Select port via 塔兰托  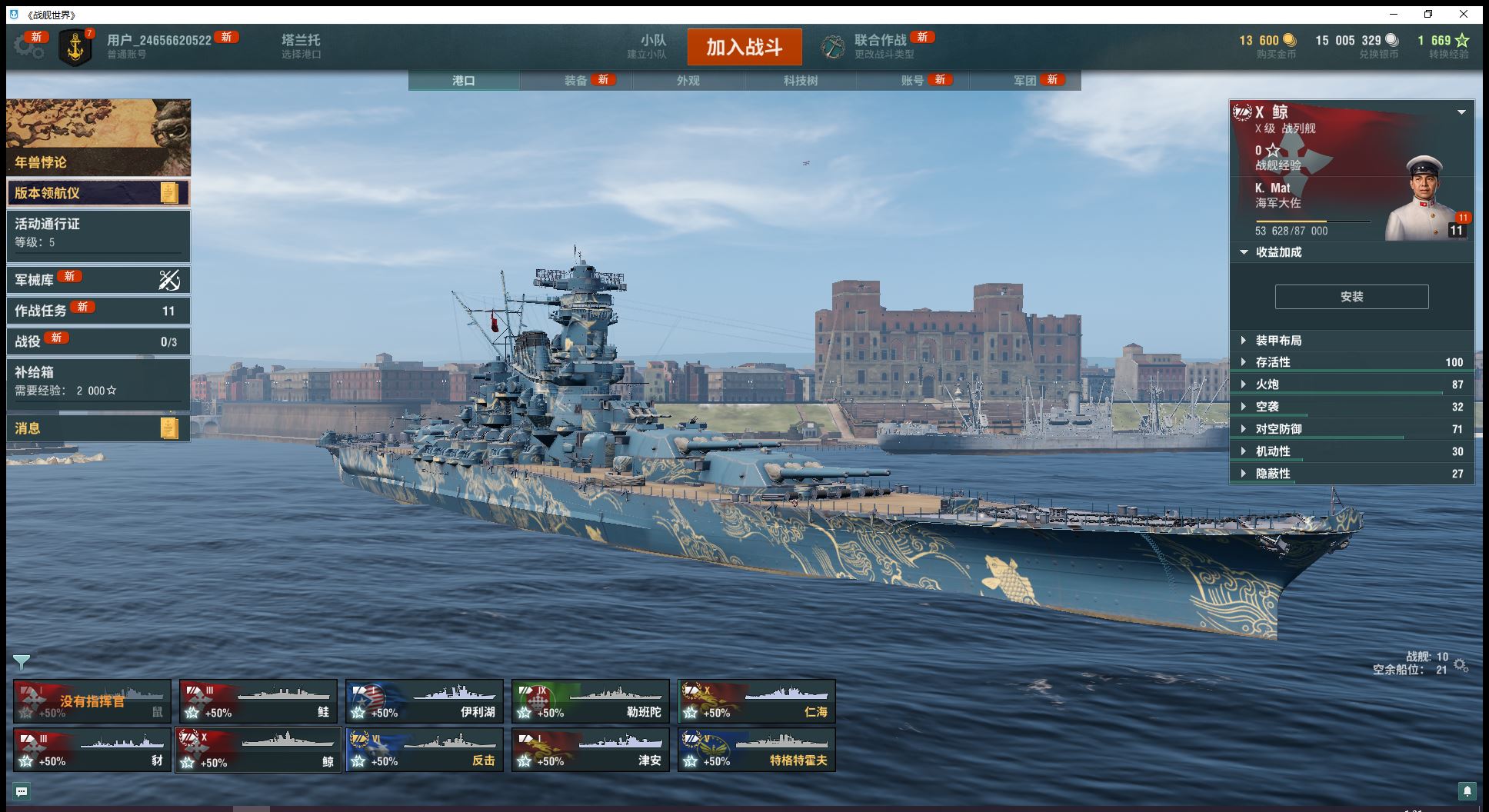pyautogui.click(x=301, y=46)
